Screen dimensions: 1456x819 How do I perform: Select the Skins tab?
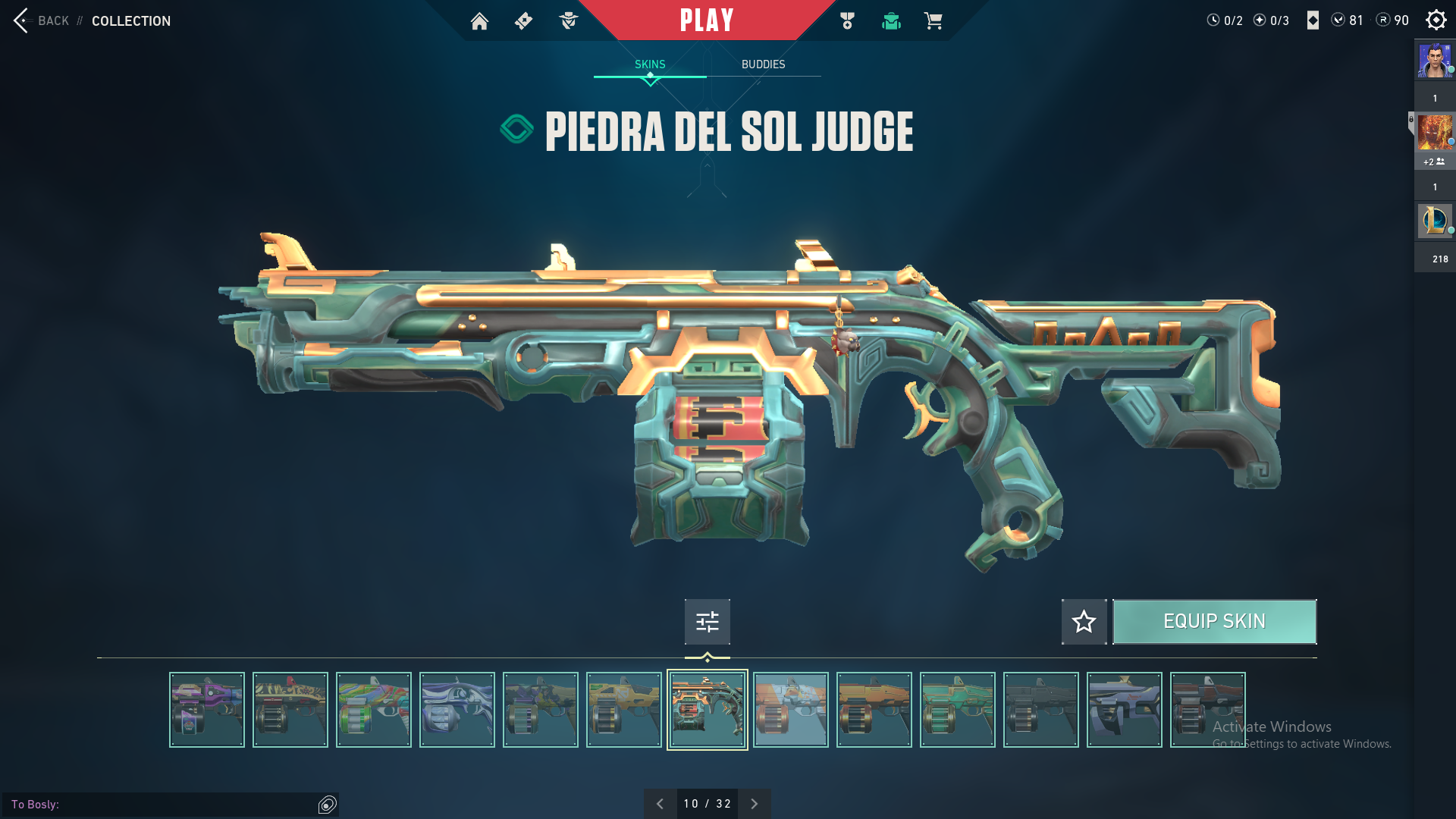pyautogui.click(x=650, y=64)
